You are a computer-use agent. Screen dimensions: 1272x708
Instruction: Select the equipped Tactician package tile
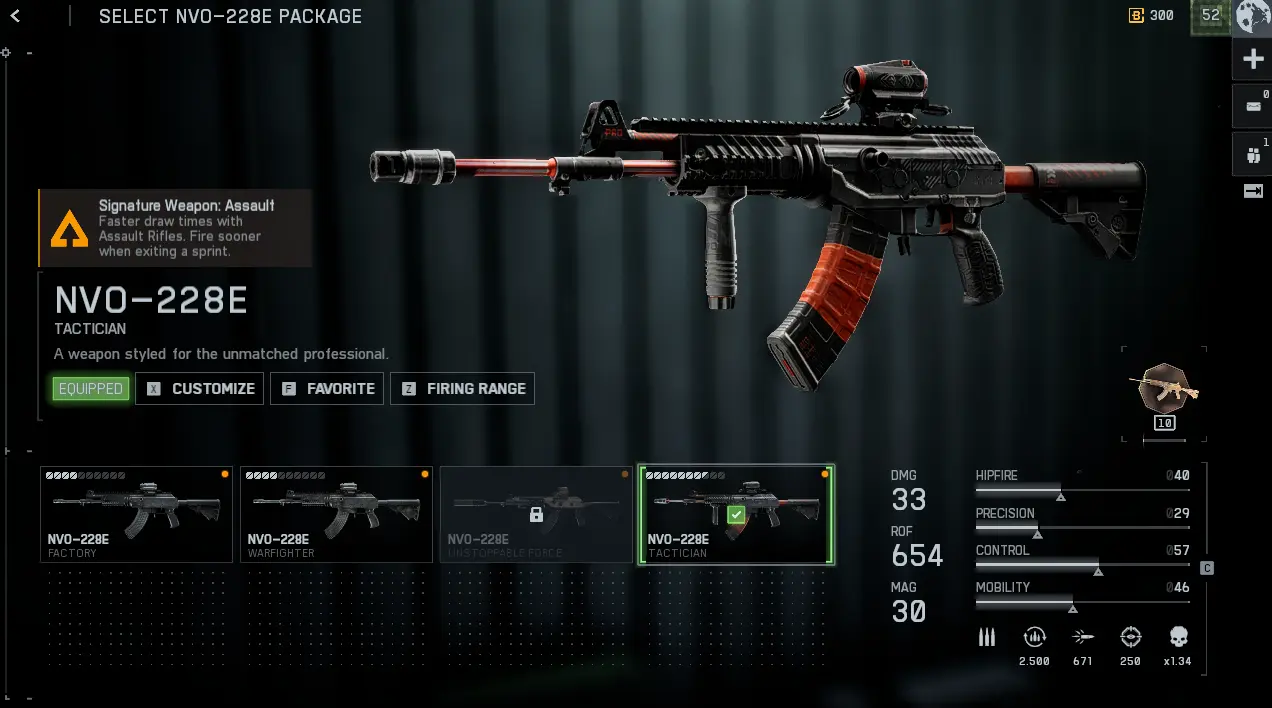[x=736, y=514]
